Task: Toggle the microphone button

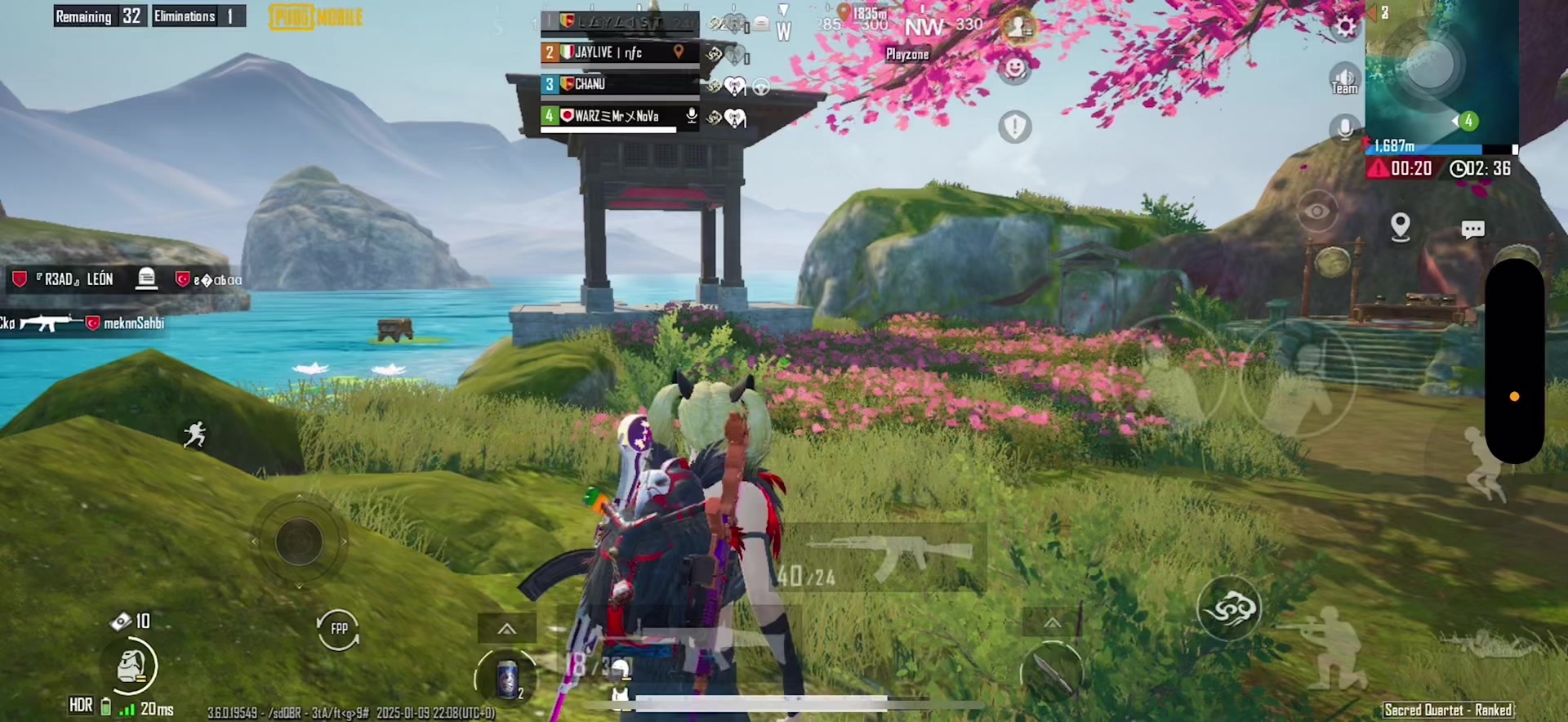Action: click(1344, 128)
